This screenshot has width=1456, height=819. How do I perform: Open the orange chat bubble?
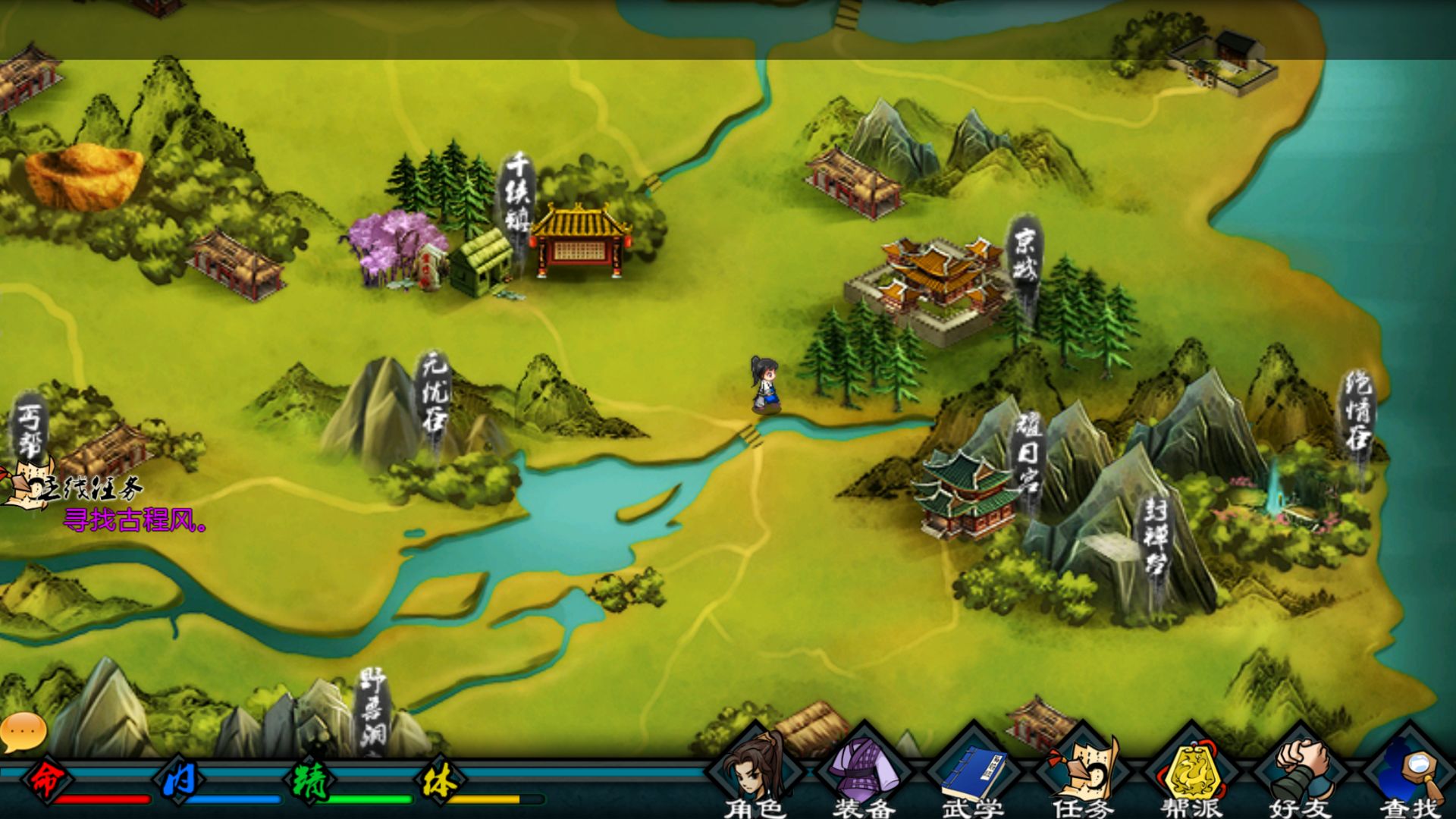[24, 731]
